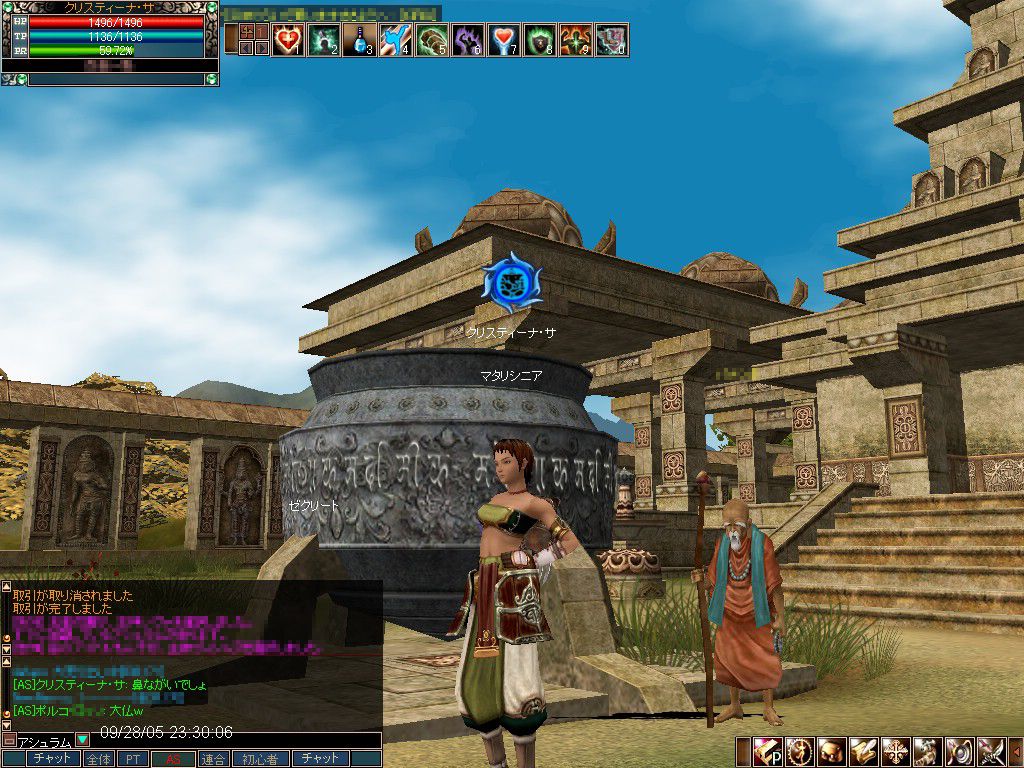Open the 初心者 chat tab
1024x768 pixels.
click(x=260, y=759)
